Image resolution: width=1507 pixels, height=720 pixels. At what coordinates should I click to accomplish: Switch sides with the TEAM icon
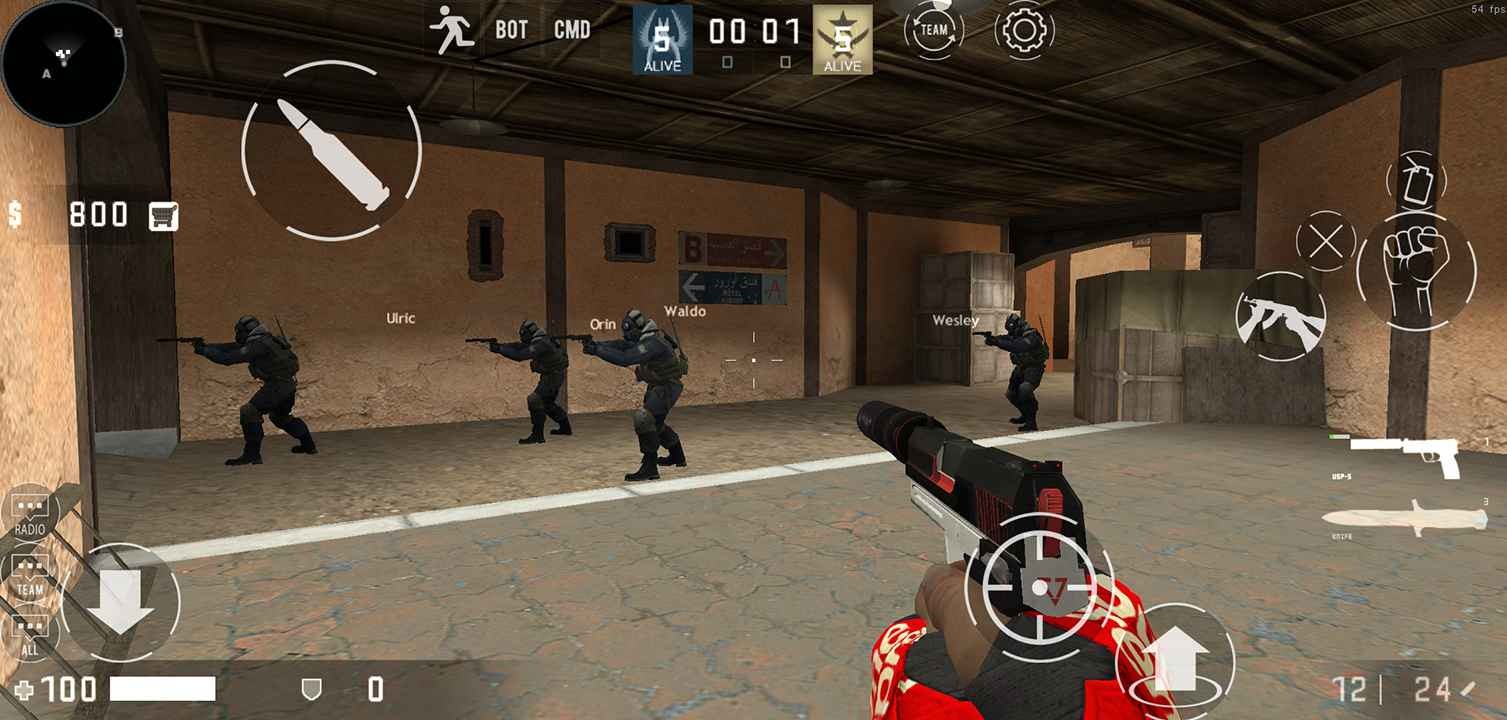(931, 30)
